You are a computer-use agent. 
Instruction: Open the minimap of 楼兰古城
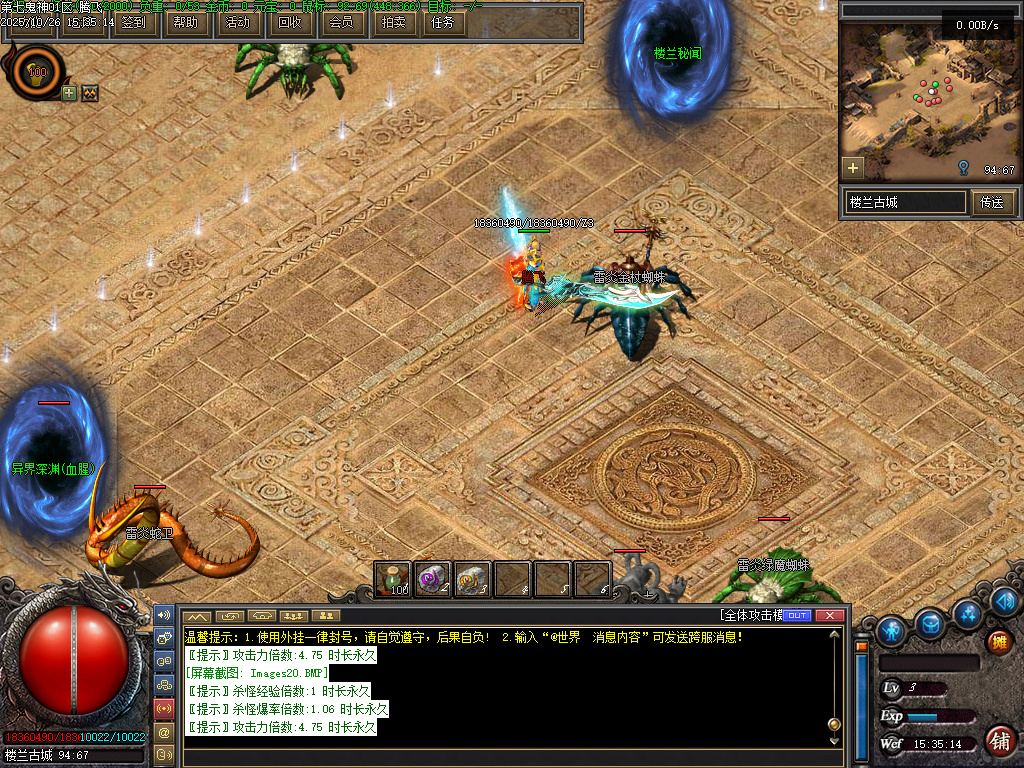click(x=929, y=98)
